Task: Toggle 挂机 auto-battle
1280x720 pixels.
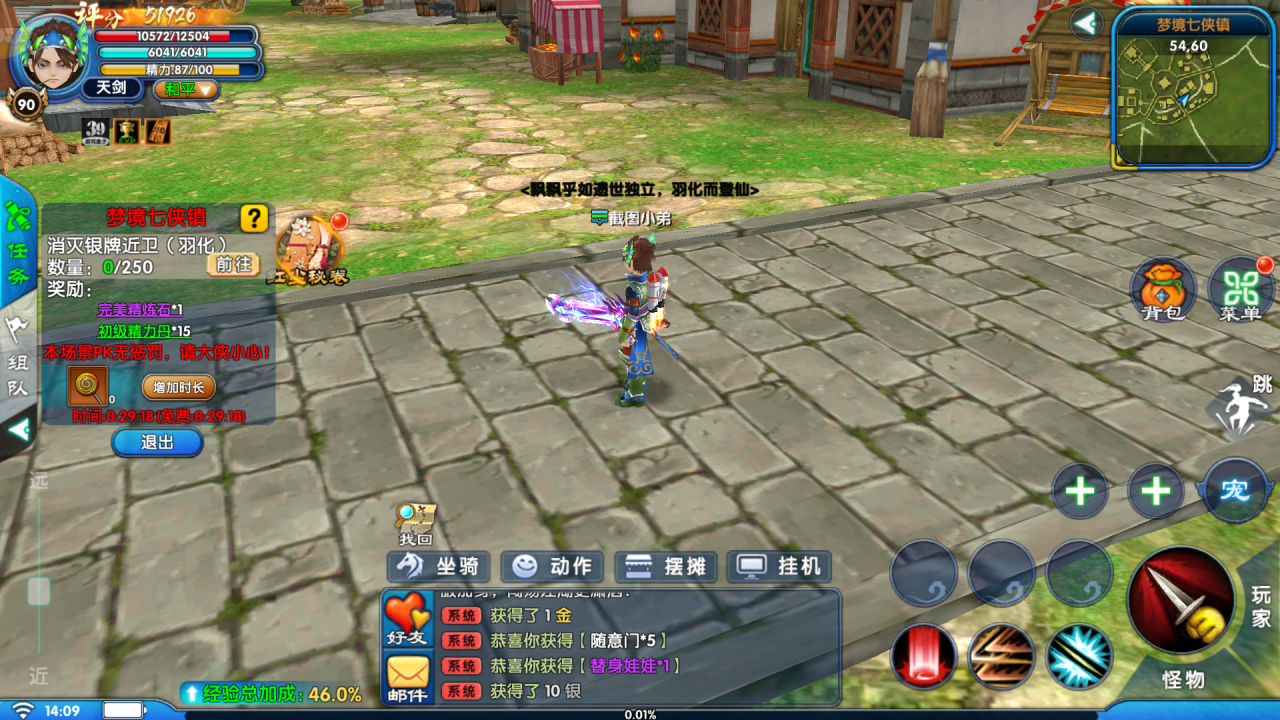Action: coord(779,567)
